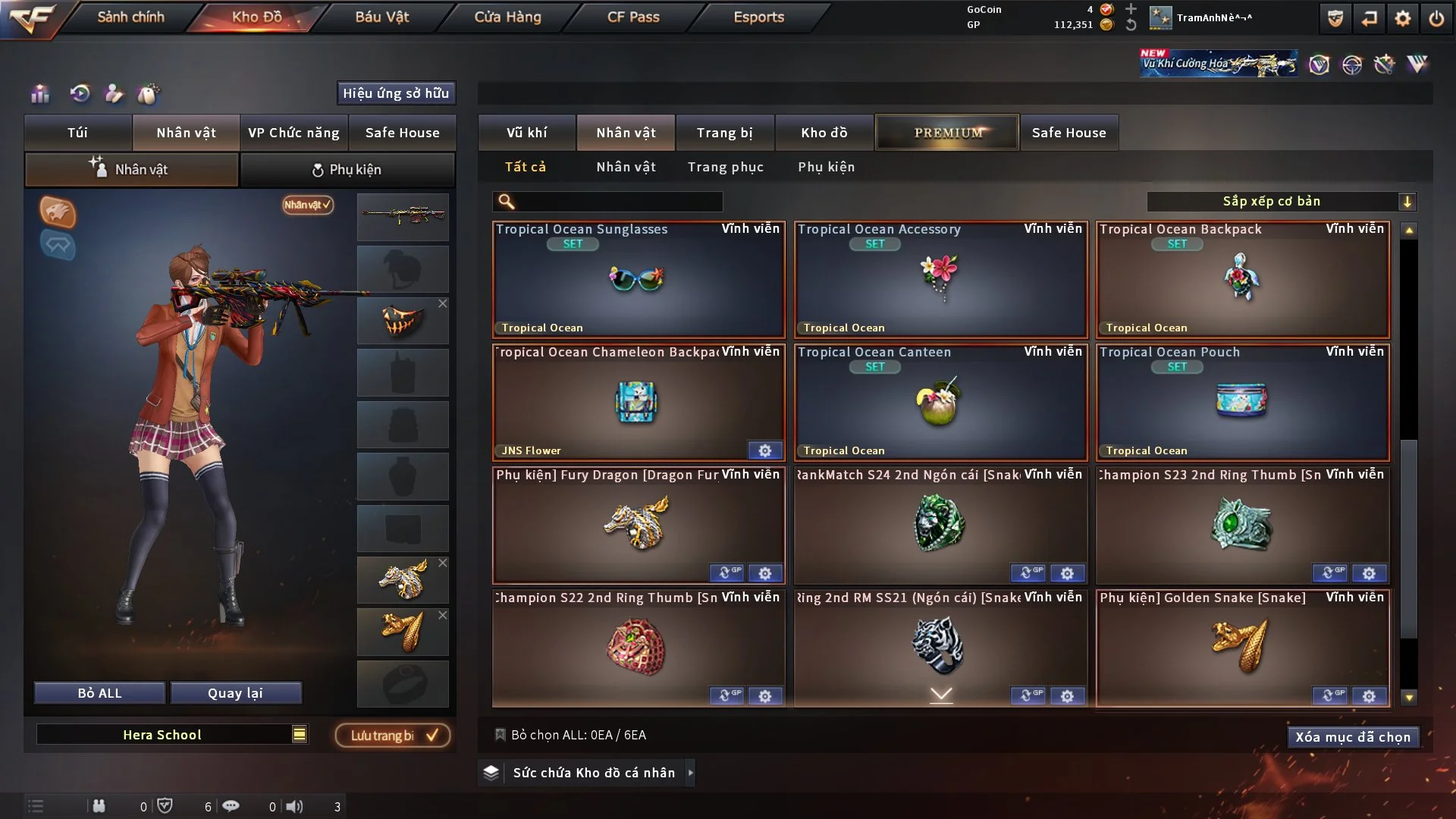1456x819 pixels.
Task: Open the CF Pass menu
Action: point(633,17)
